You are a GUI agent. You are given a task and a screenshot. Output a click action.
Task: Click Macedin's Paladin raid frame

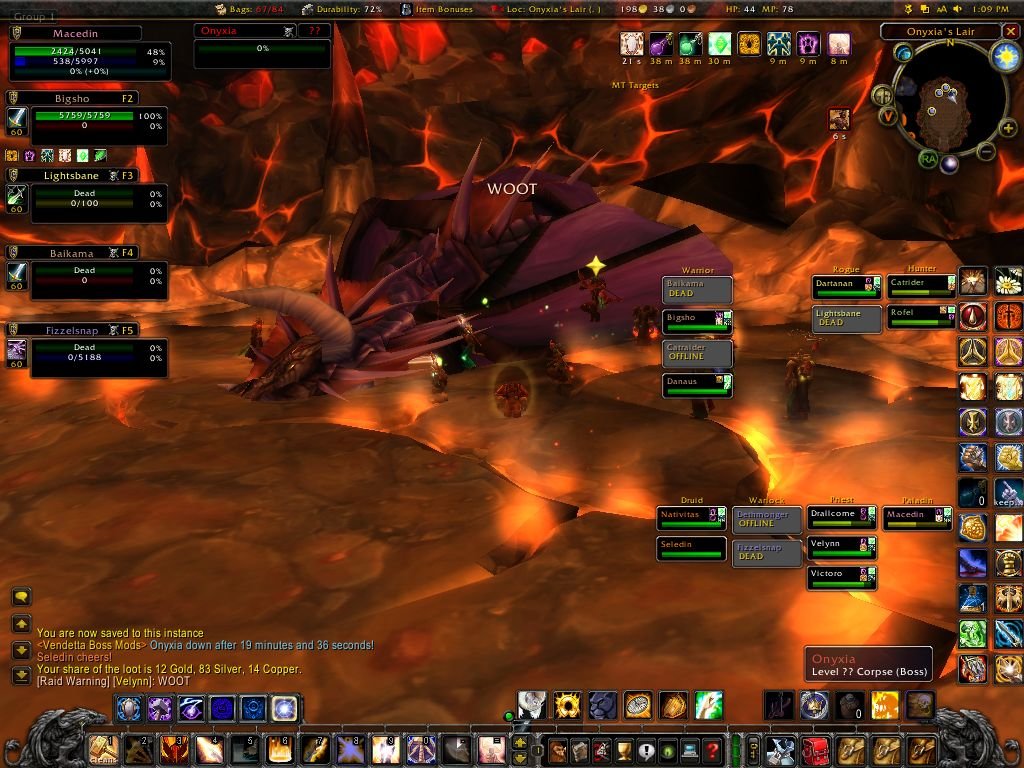(916, 519)
